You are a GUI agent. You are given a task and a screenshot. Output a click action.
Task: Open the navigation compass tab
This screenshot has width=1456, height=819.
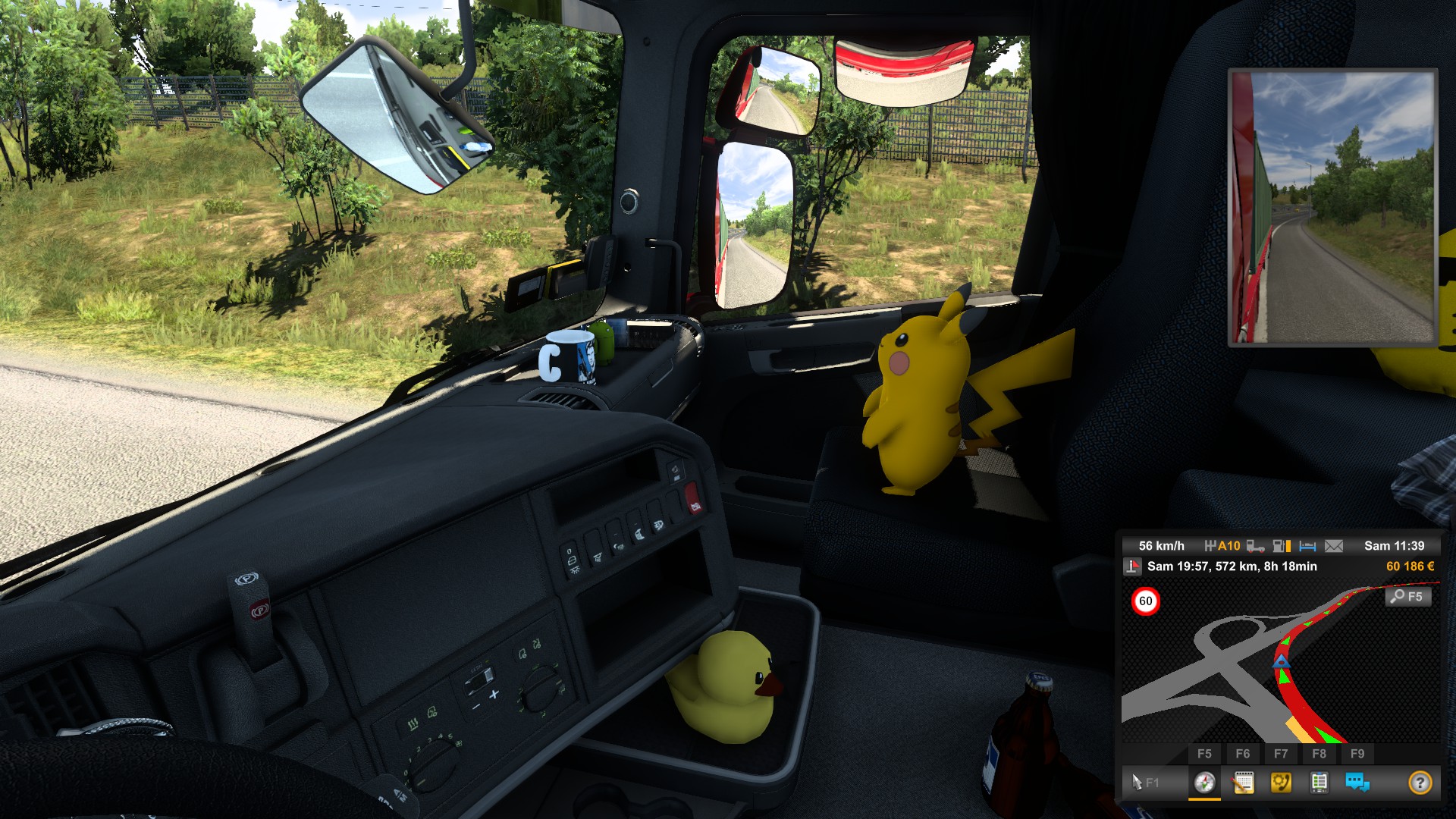click(x=1204, y=782)
